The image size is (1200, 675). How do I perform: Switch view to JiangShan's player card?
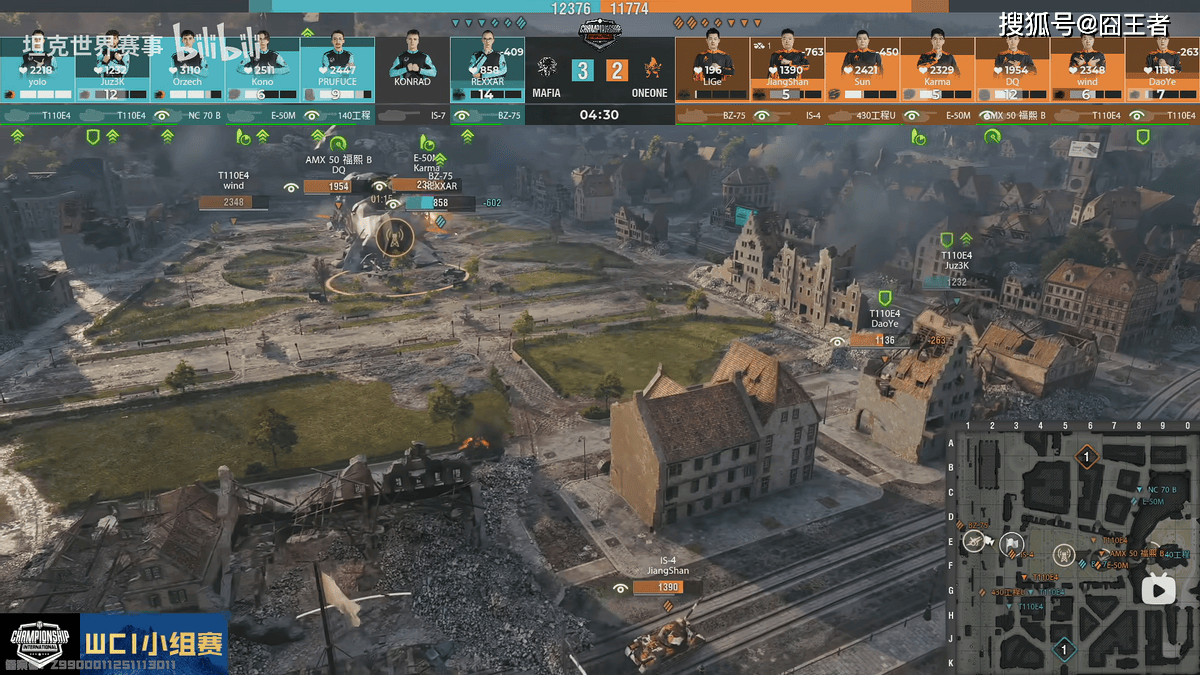click(x=787, y=70)
